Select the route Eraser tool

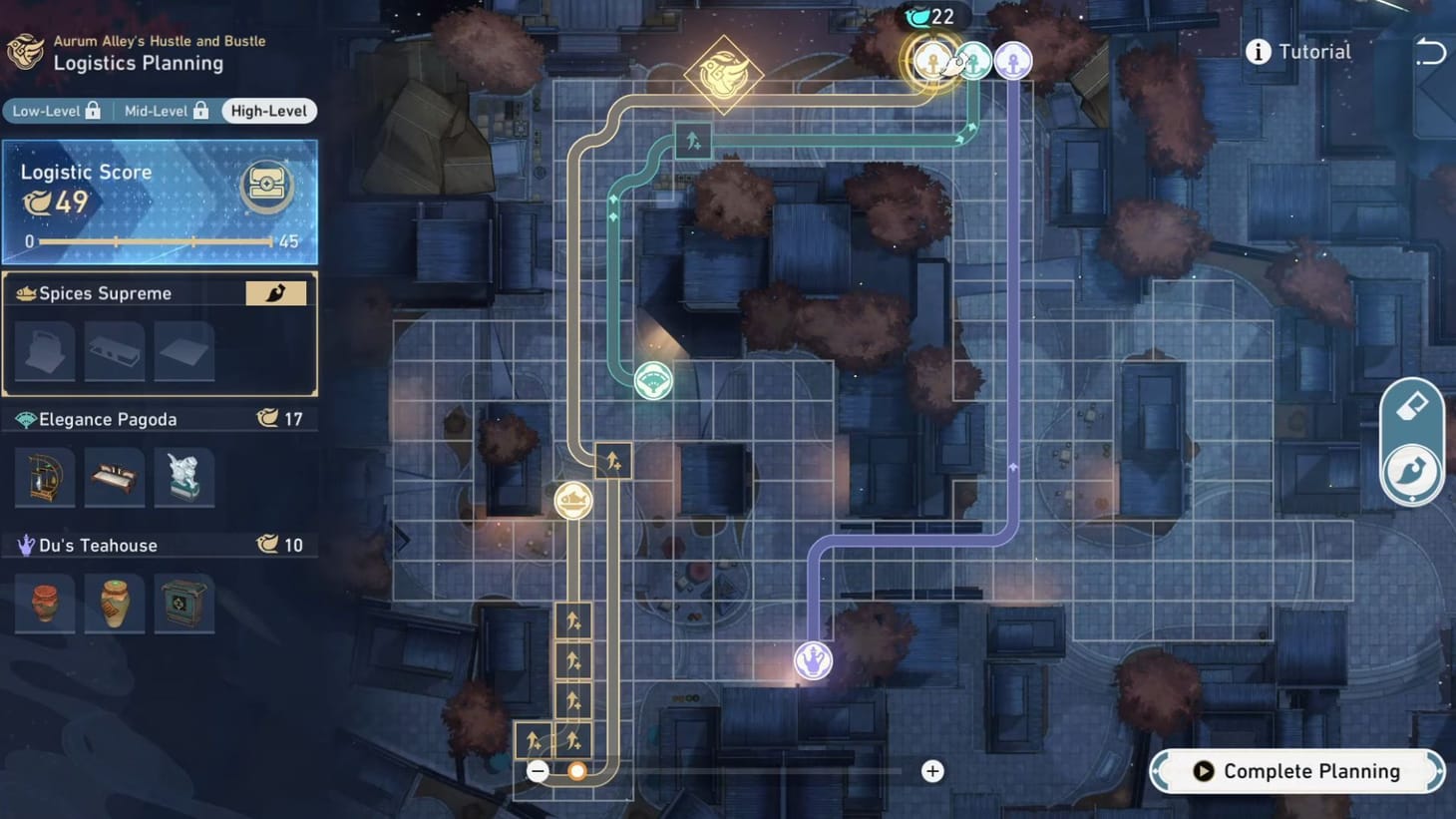(x=1412, y=406)
